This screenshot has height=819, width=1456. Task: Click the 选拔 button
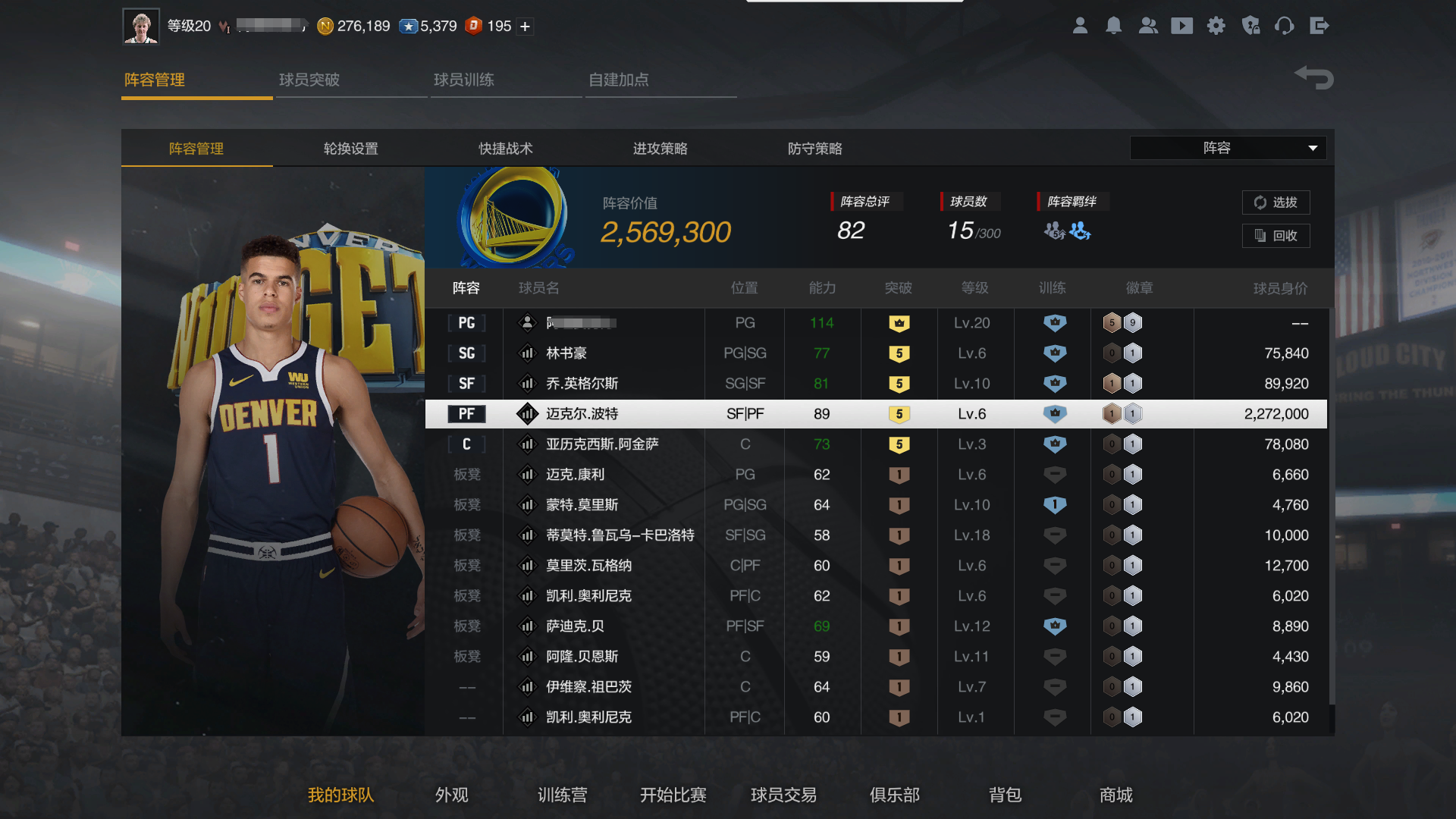tap(1276, 202)
